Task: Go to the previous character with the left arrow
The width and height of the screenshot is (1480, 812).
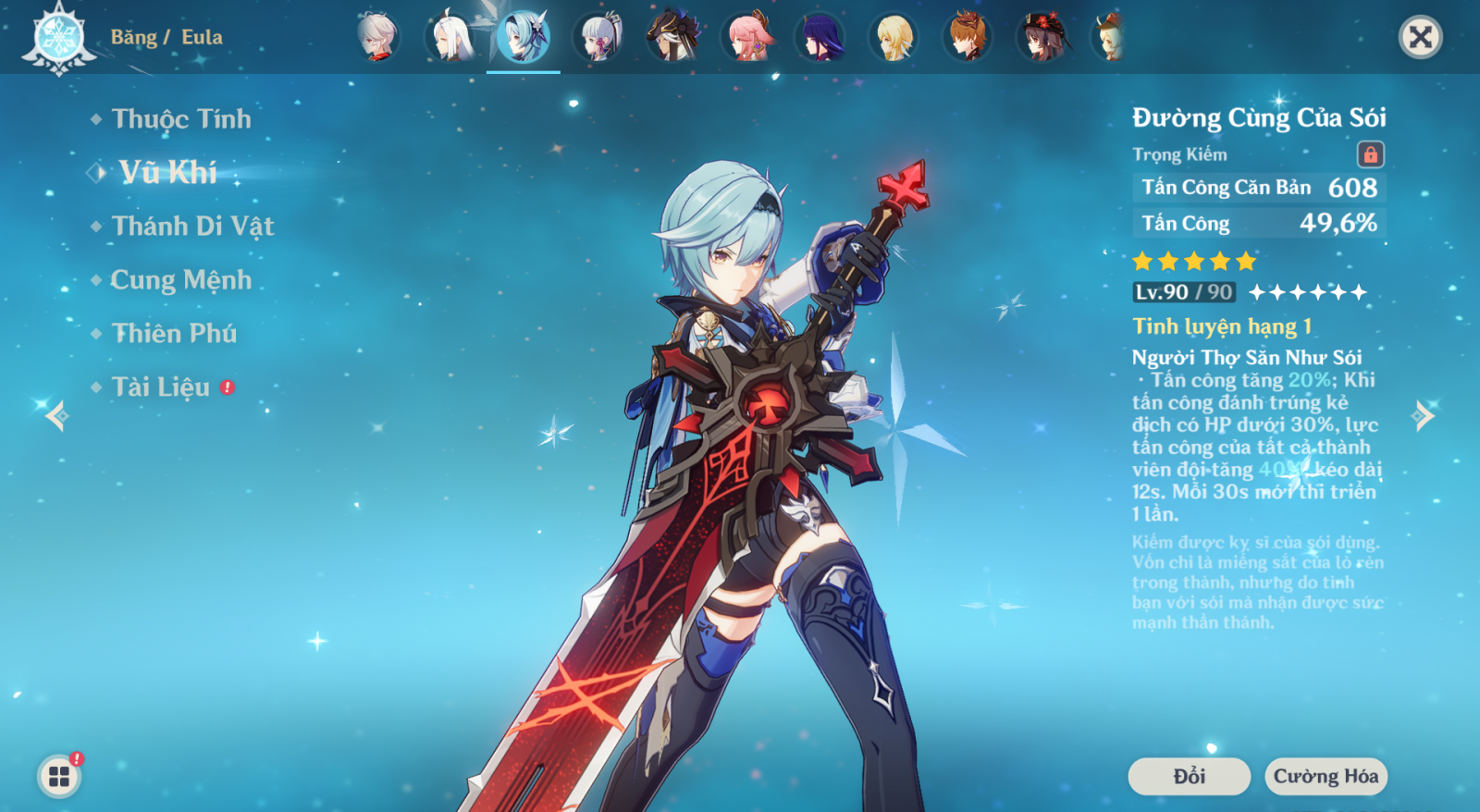Action: (x=56, y=415)
